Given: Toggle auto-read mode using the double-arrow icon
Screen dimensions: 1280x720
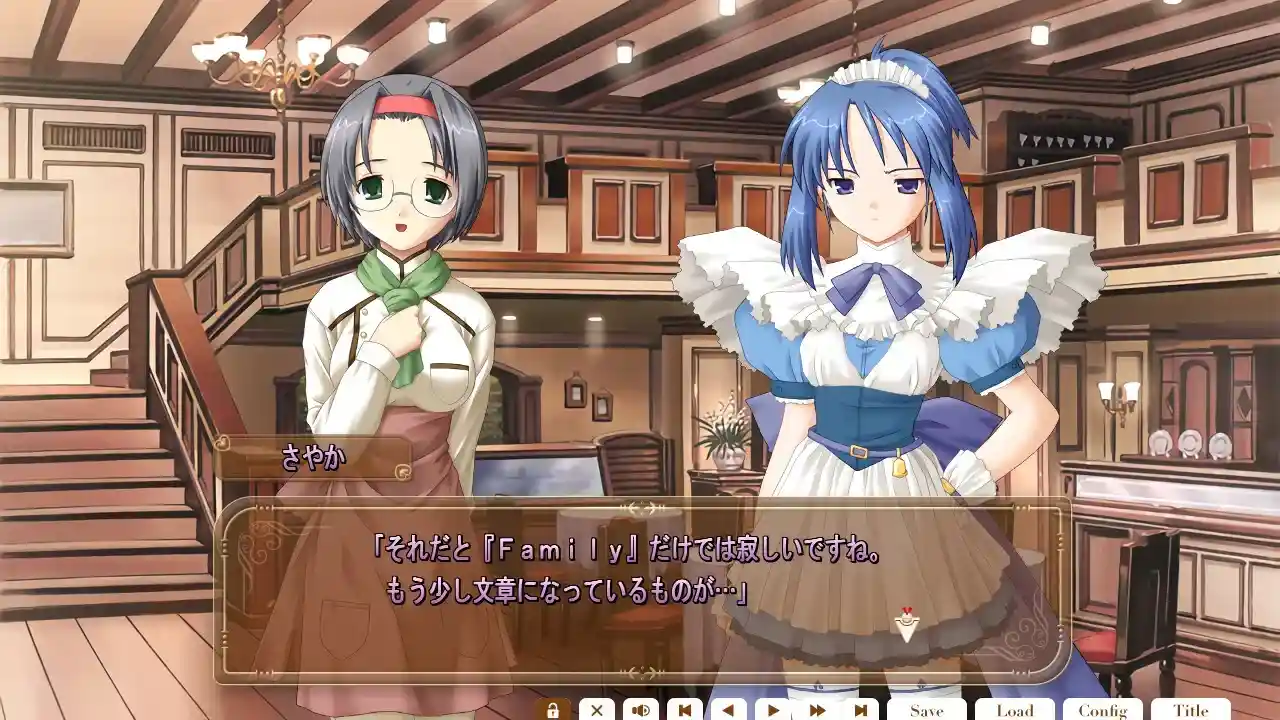Looking at the screenshot, I should pos(815,708).
